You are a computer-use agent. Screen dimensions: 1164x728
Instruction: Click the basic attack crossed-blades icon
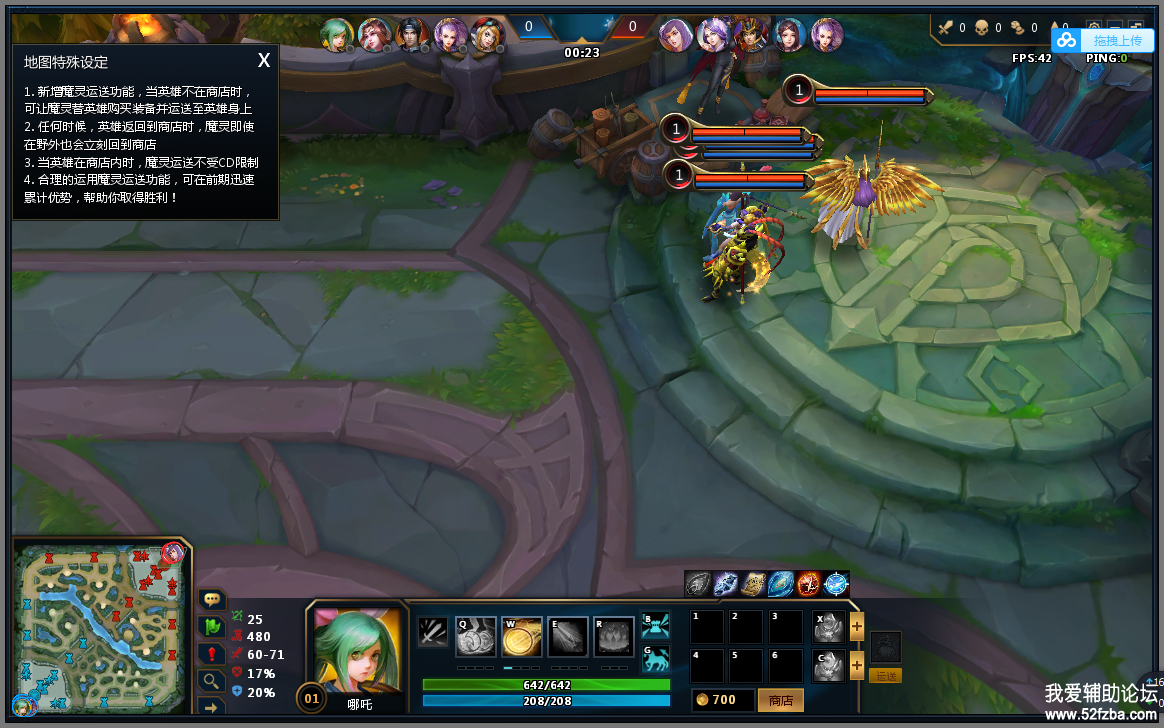(433, 632)
